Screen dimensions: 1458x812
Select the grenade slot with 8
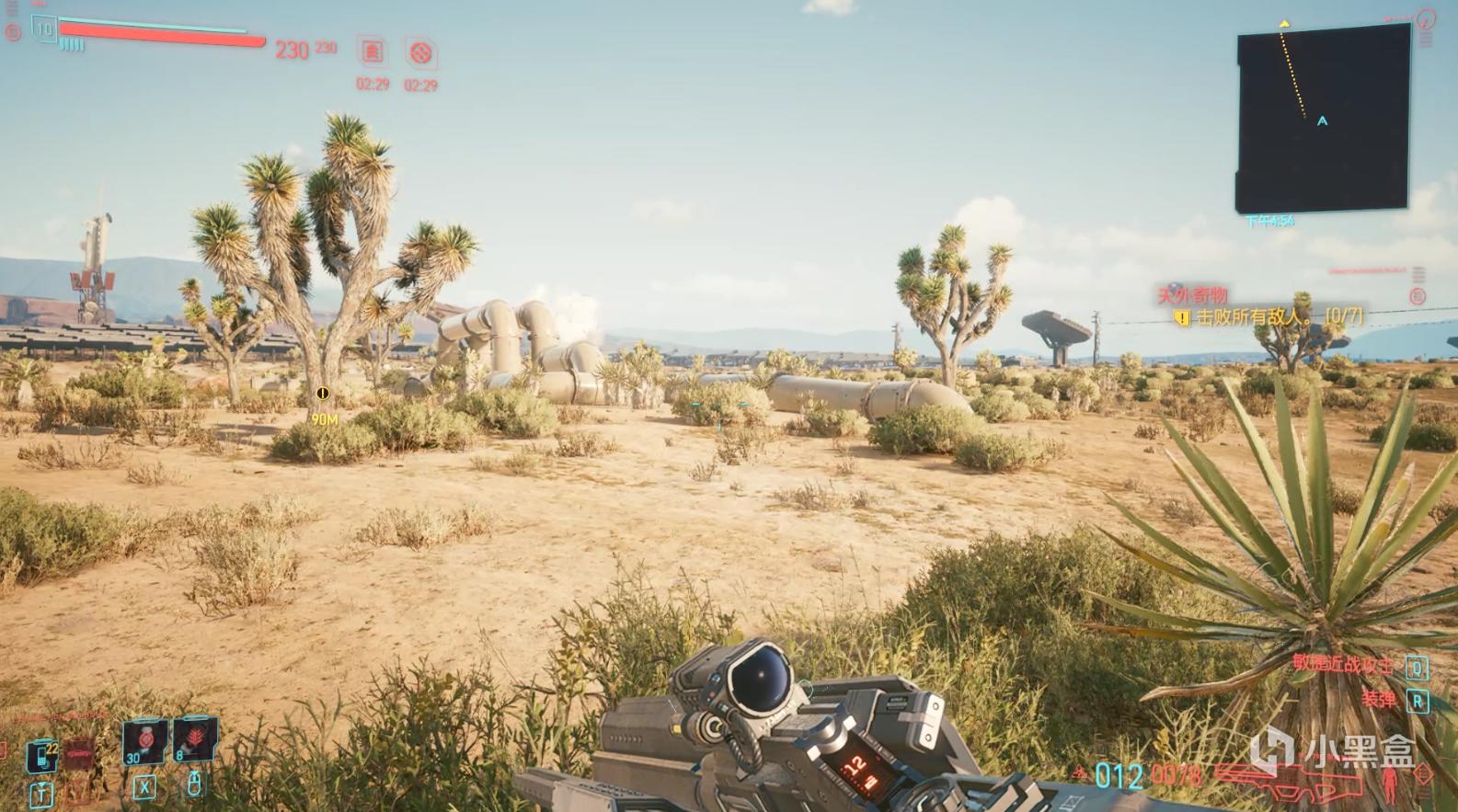tap(195, 741)
